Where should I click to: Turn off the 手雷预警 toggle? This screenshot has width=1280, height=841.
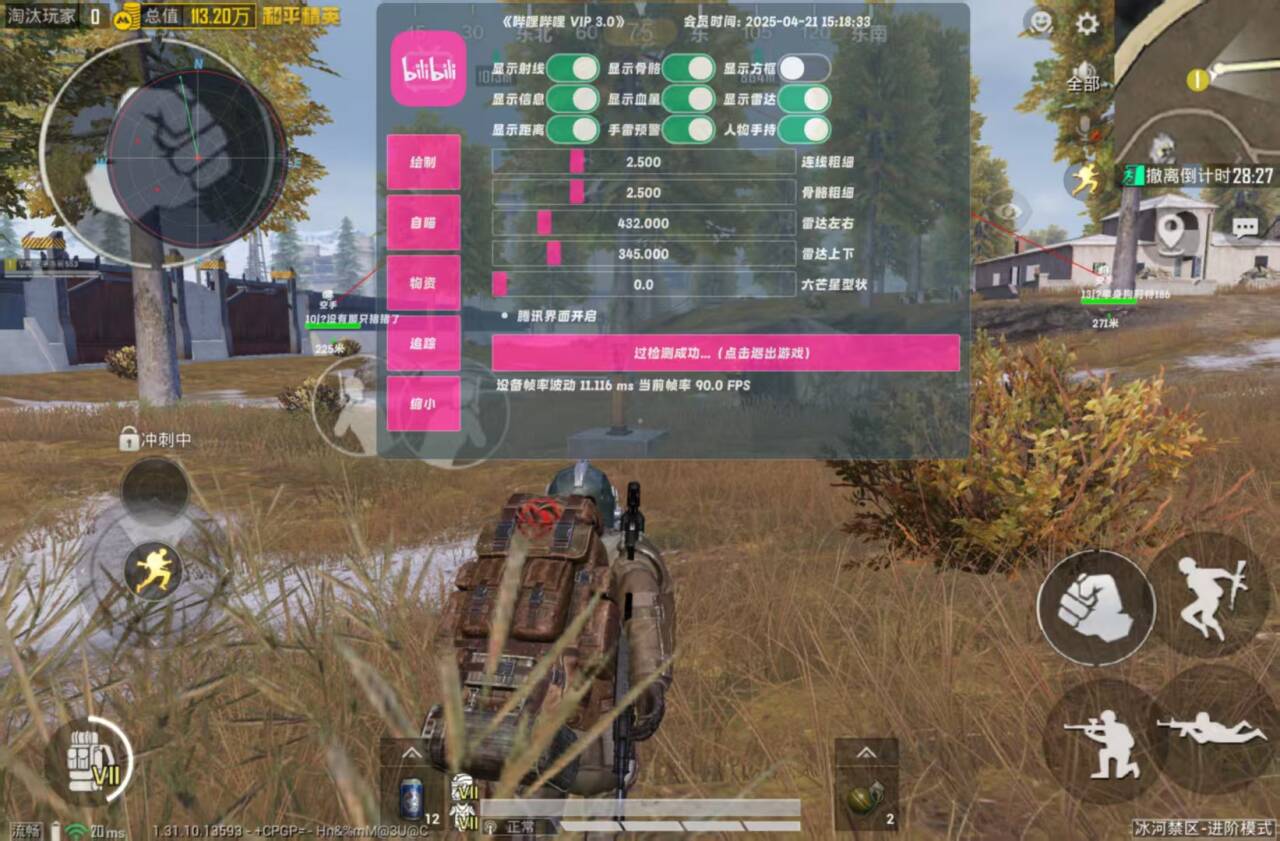point(686,131)
